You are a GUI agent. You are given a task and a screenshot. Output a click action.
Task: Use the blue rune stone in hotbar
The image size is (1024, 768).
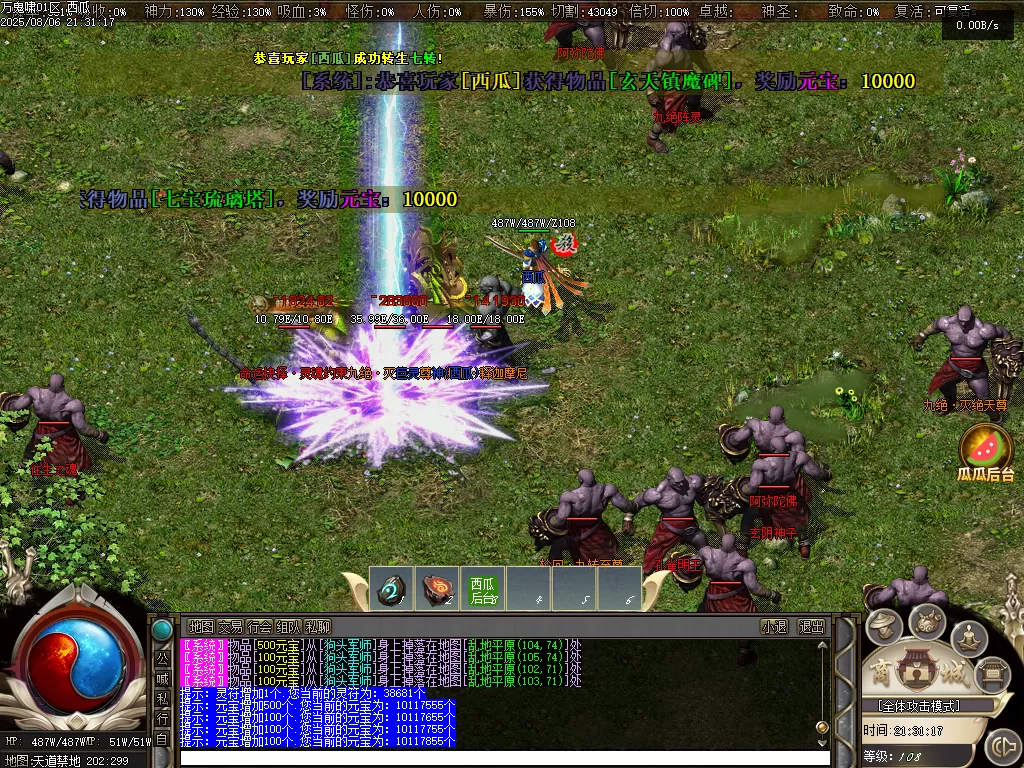point(391,589)
